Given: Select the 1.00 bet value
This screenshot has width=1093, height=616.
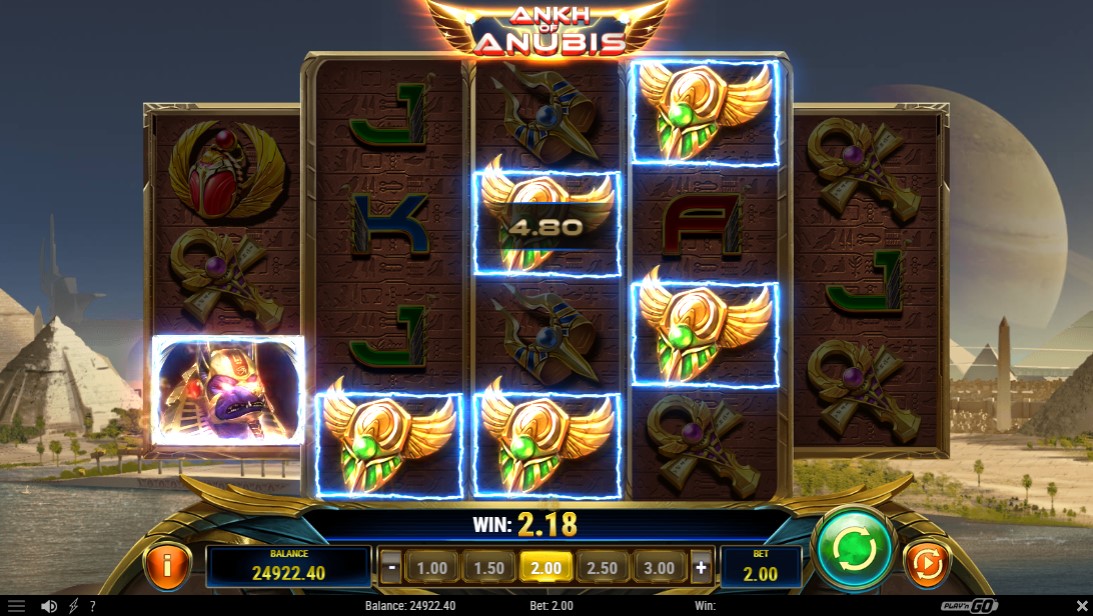Looking at the screenshot, I should click(432, 567).
